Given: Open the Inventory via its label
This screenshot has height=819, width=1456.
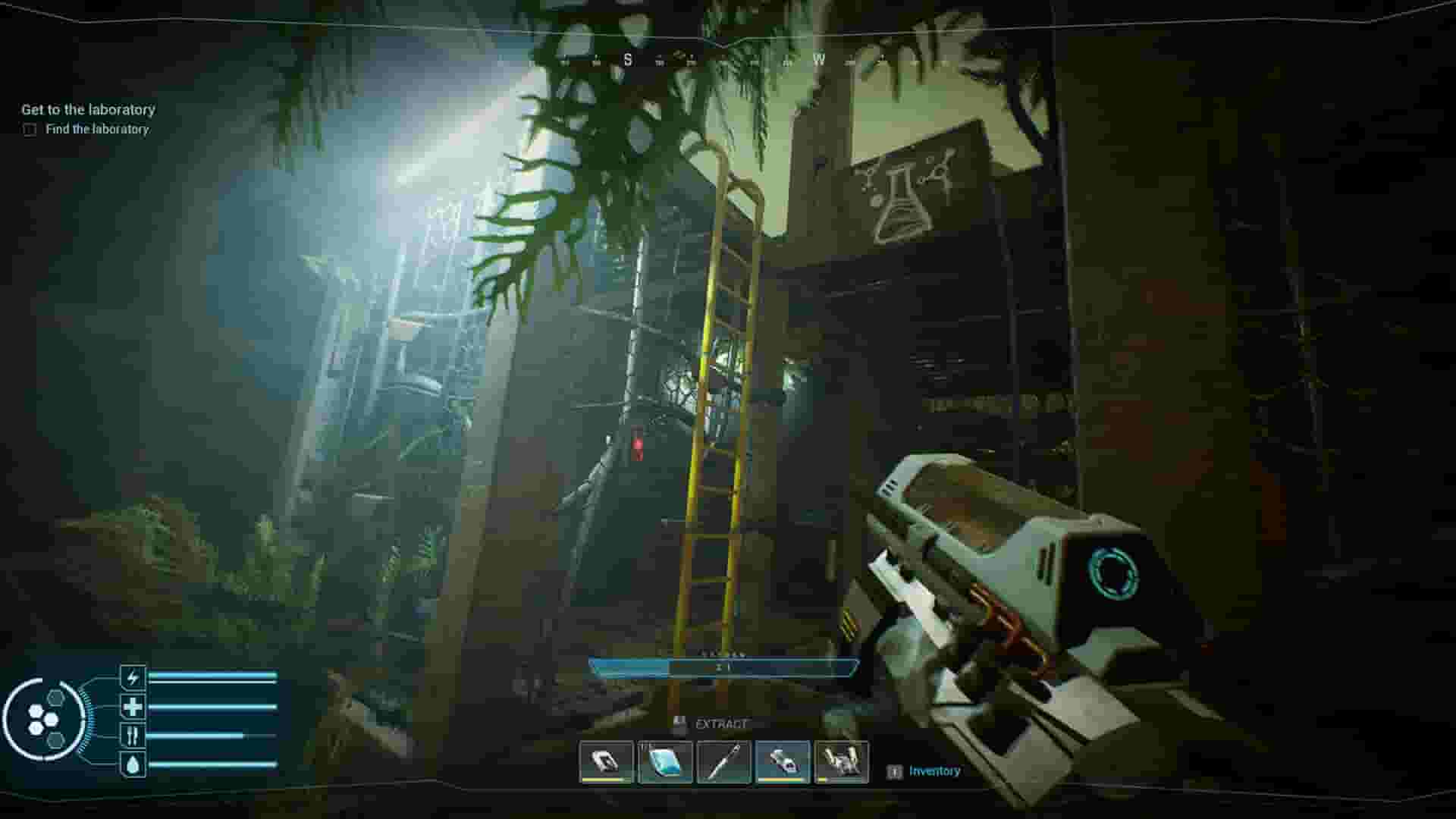Looking at the screenshot, I should [933, 770].
